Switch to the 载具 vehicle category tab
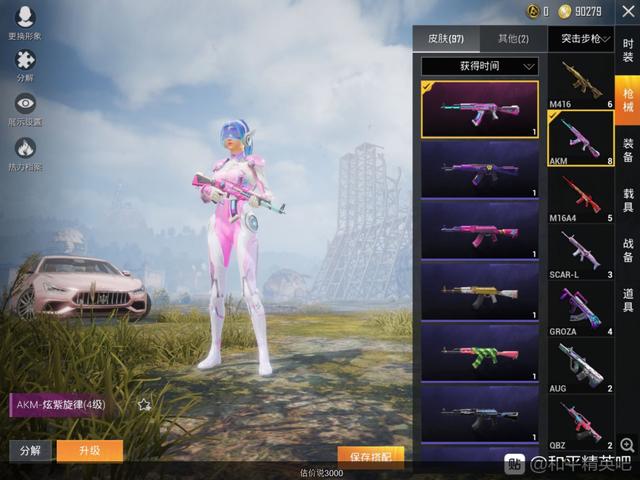The width and height of the screenshot is (640, 480). 628,200
